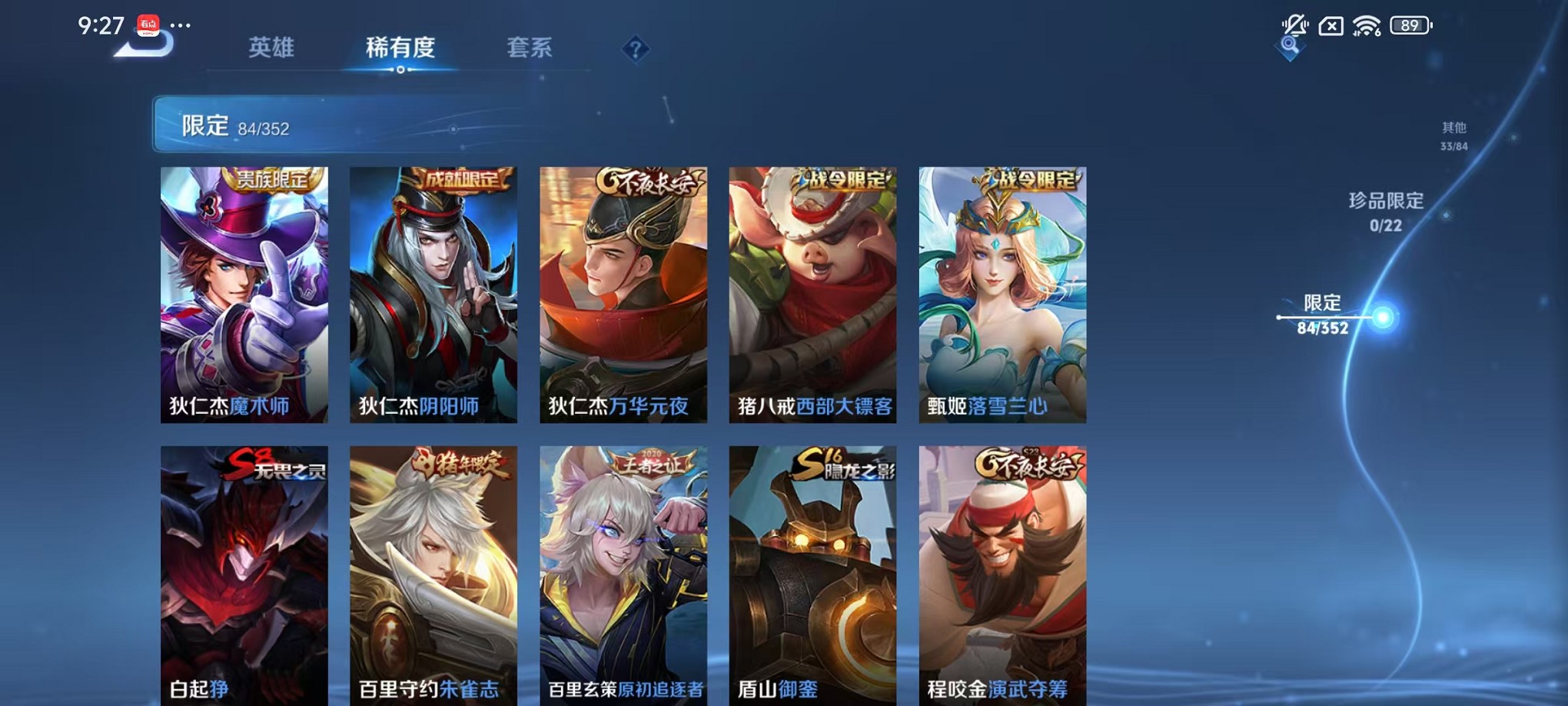Tap the 成就限定 badge on 狄仁杰阴阳师
Screen dimensions: 1568x706
pyautogui.click(x=461, y=179)
